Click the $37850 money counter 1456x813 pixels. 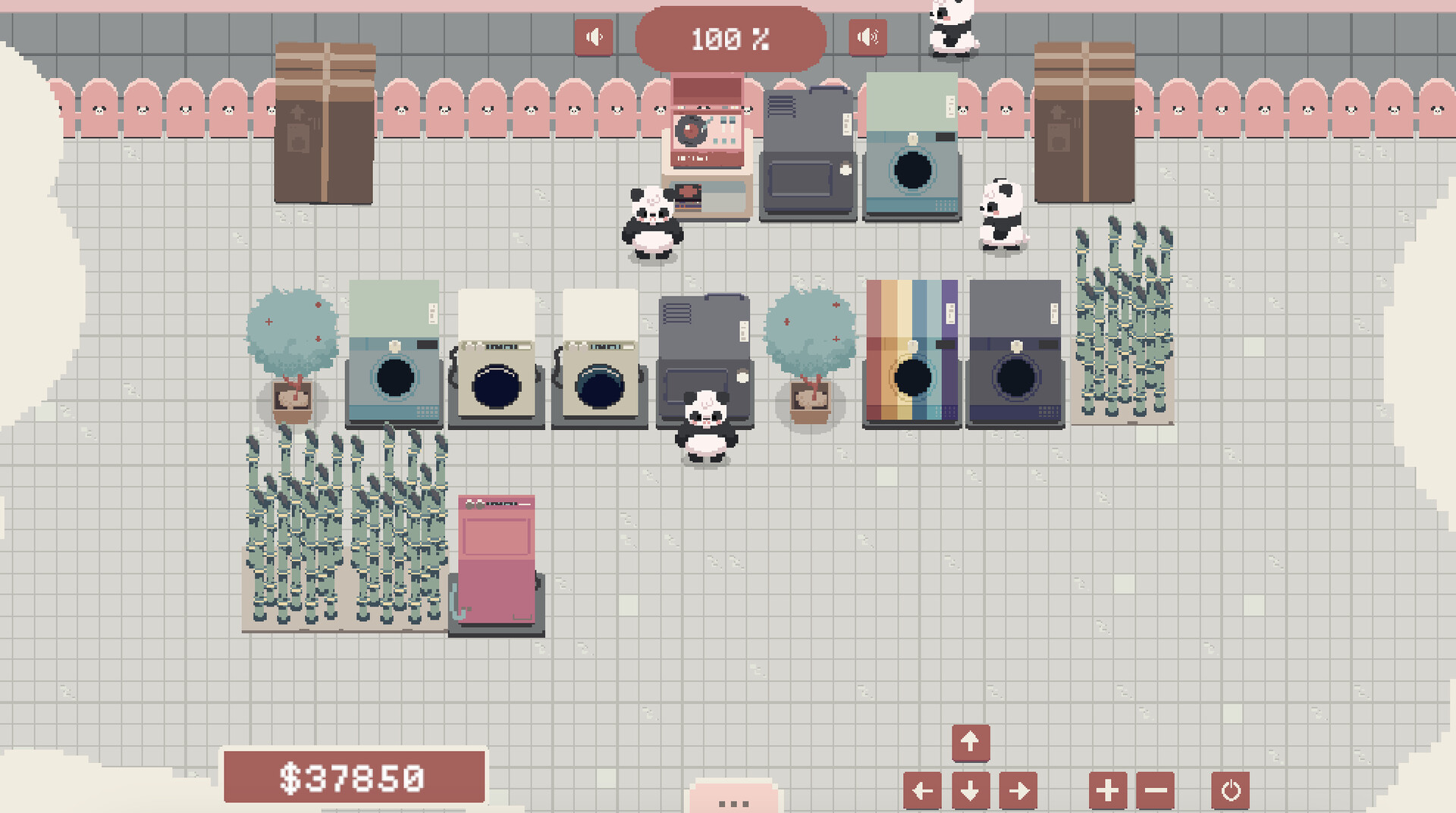(353, 777)
